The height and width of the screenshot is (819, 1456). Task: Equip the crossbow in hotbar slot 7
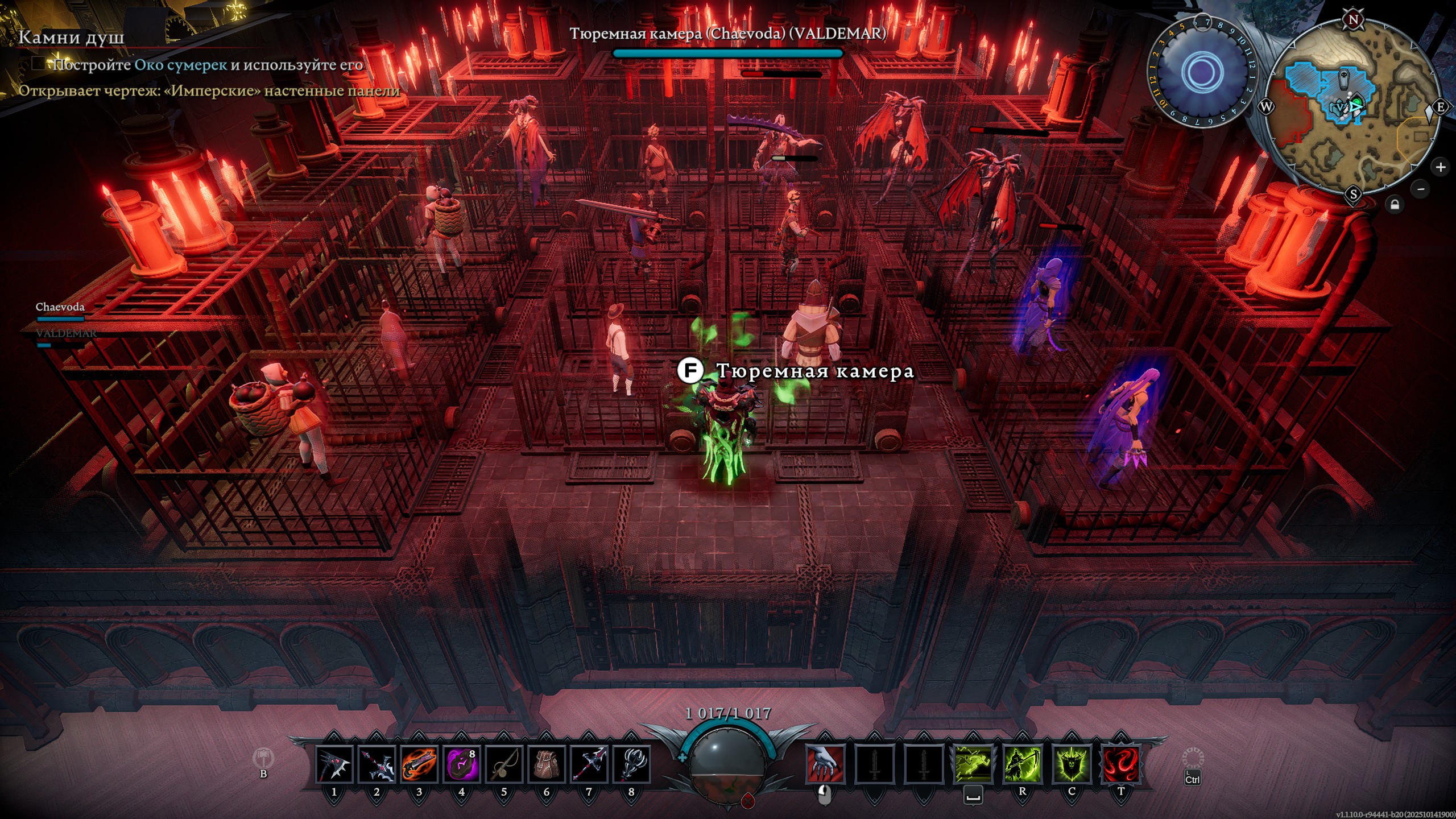[589, 764]
